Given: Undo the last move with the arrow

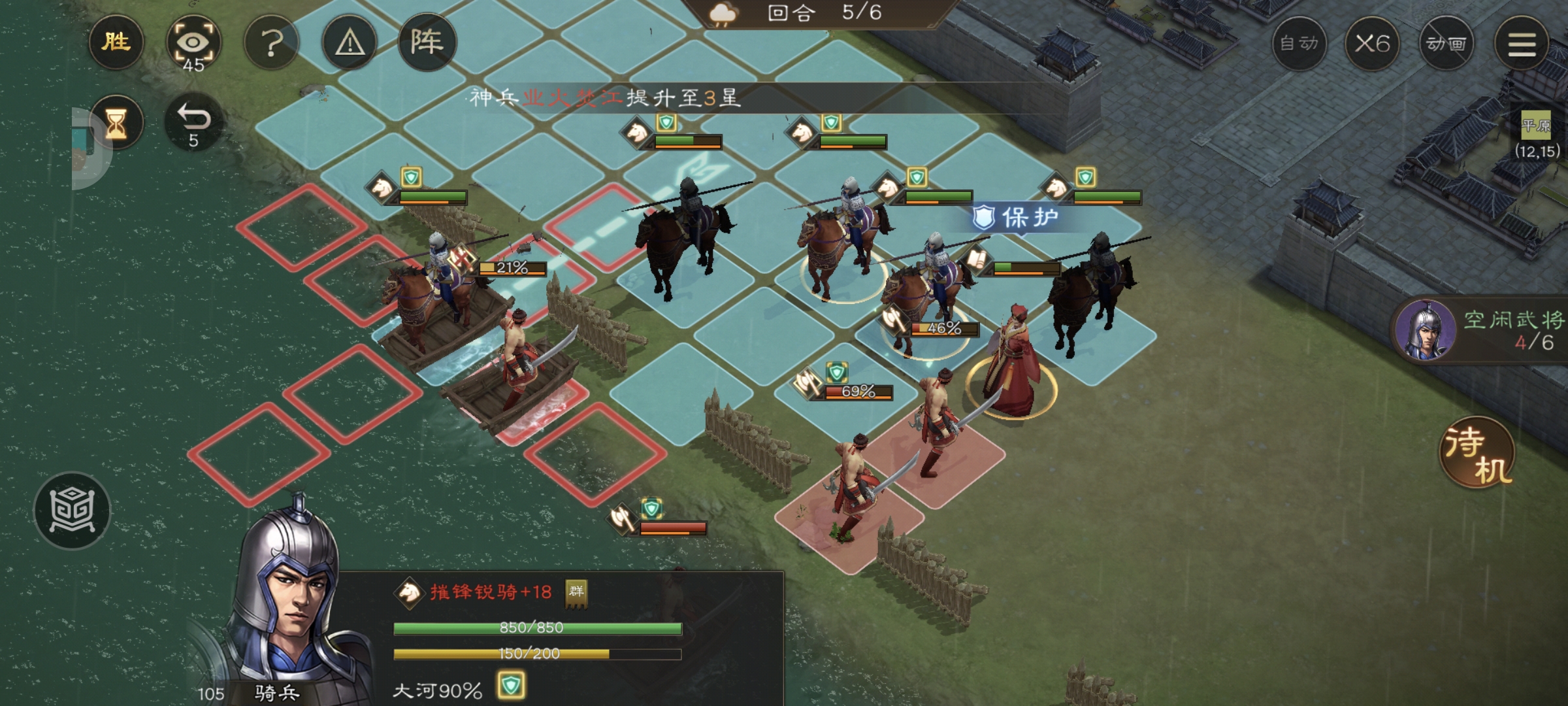Looking at the screenshot, I should click(193, 122).
